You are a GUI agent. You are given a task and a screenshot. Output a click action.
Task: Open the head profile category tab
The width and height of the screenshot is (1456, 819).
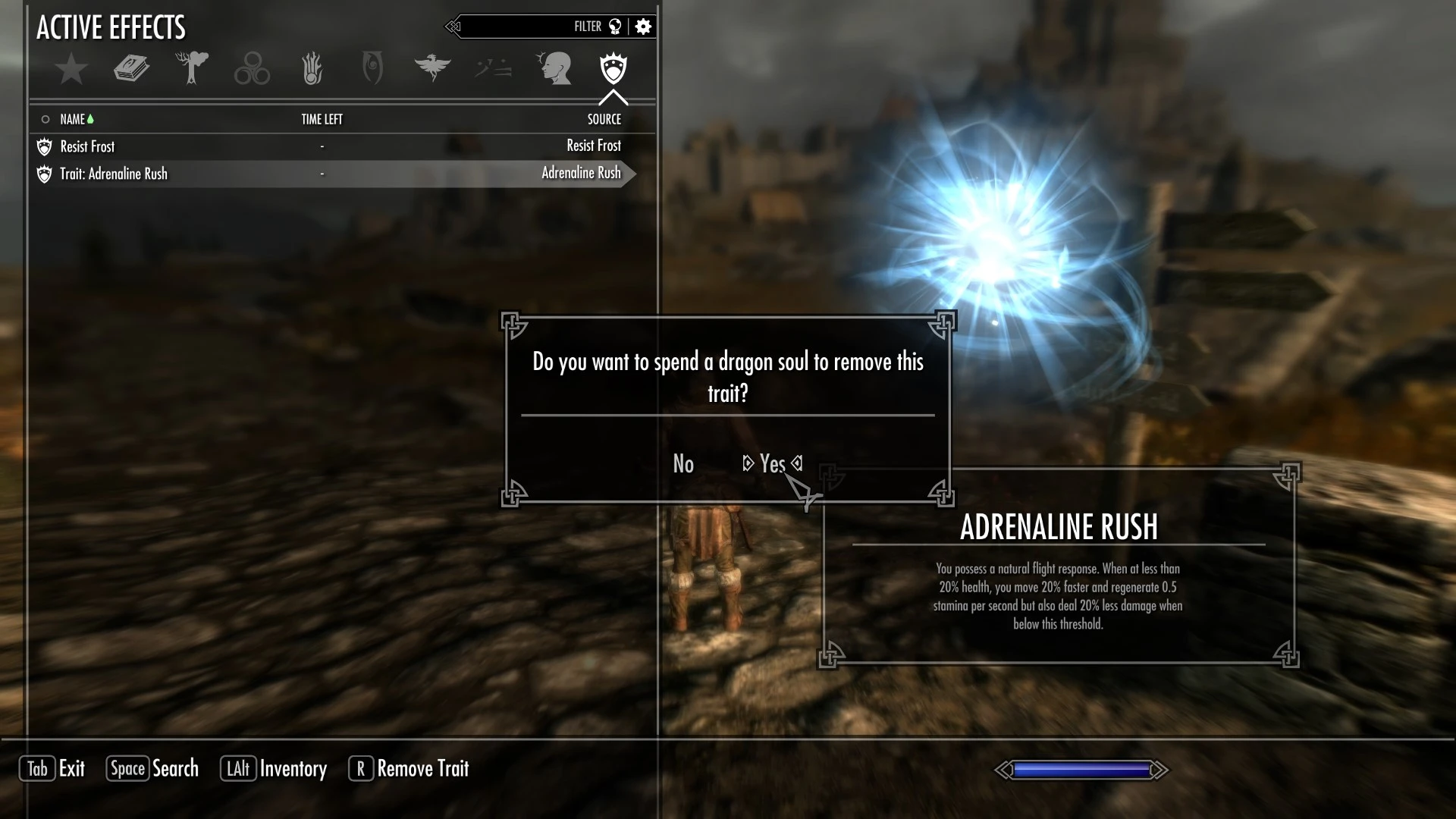554,69
